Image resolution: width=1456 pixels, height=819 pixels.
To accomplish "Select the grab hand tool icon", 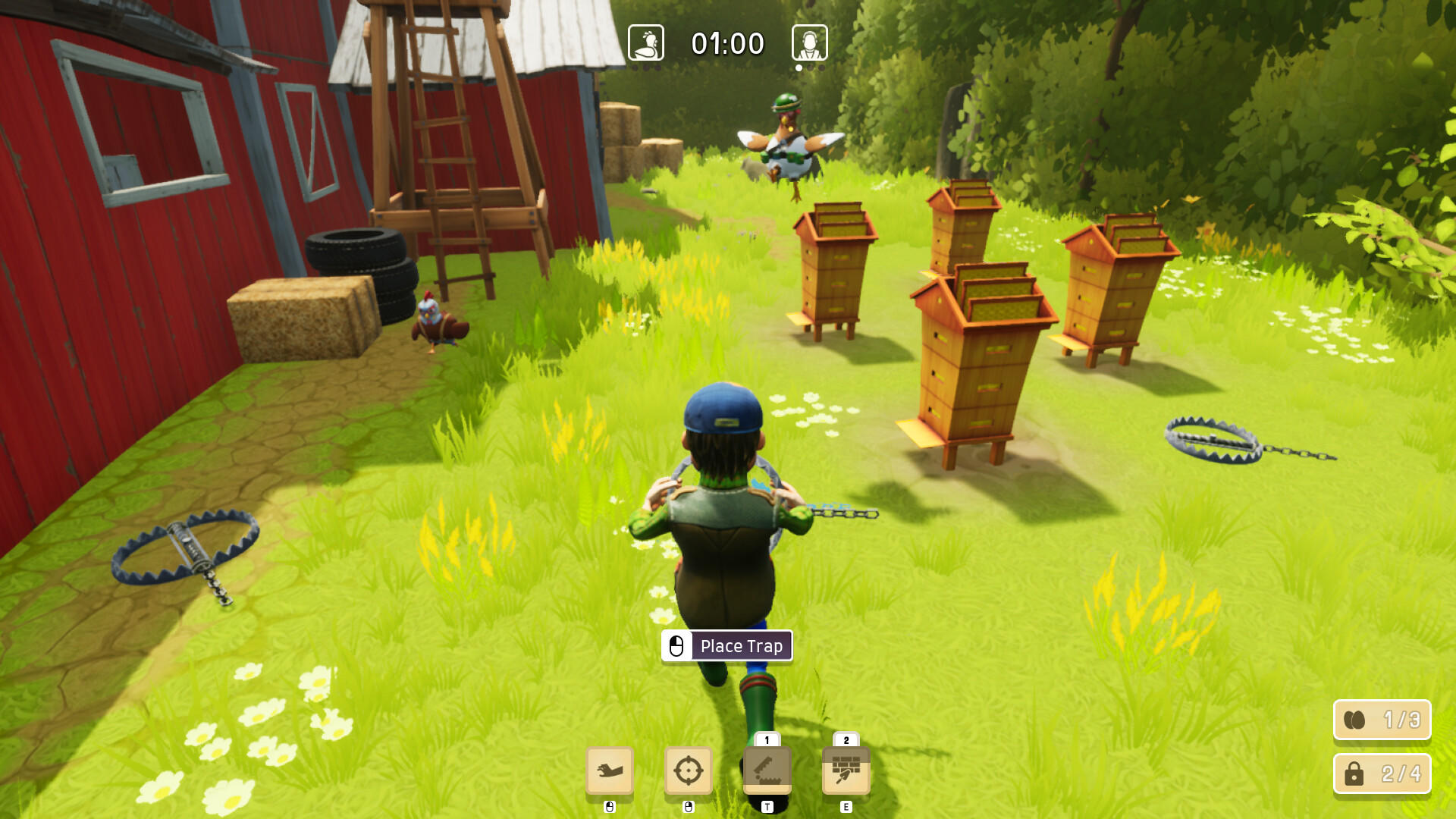I will coord(610,772).
